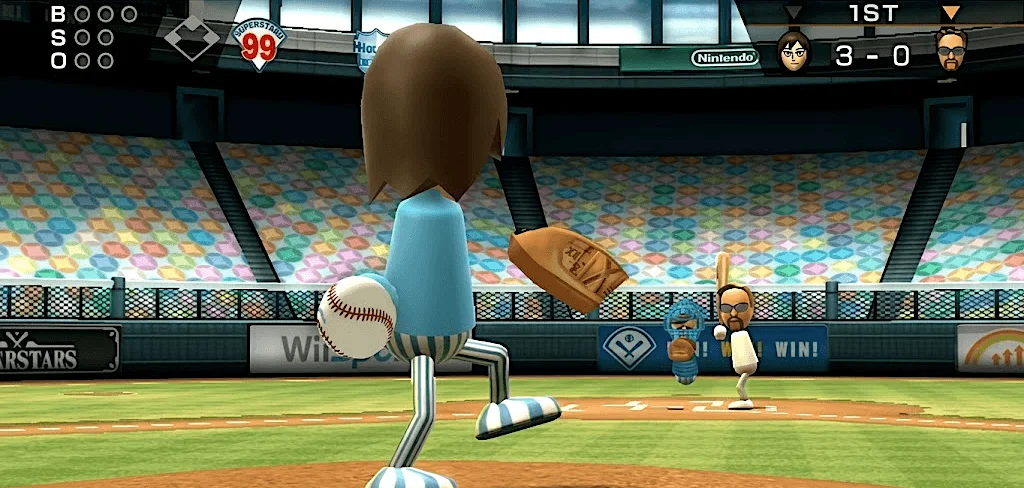The image size is (1024, 488).
Task: Select the bearded Mii portrait with glasses
Action: coord(951,49)
